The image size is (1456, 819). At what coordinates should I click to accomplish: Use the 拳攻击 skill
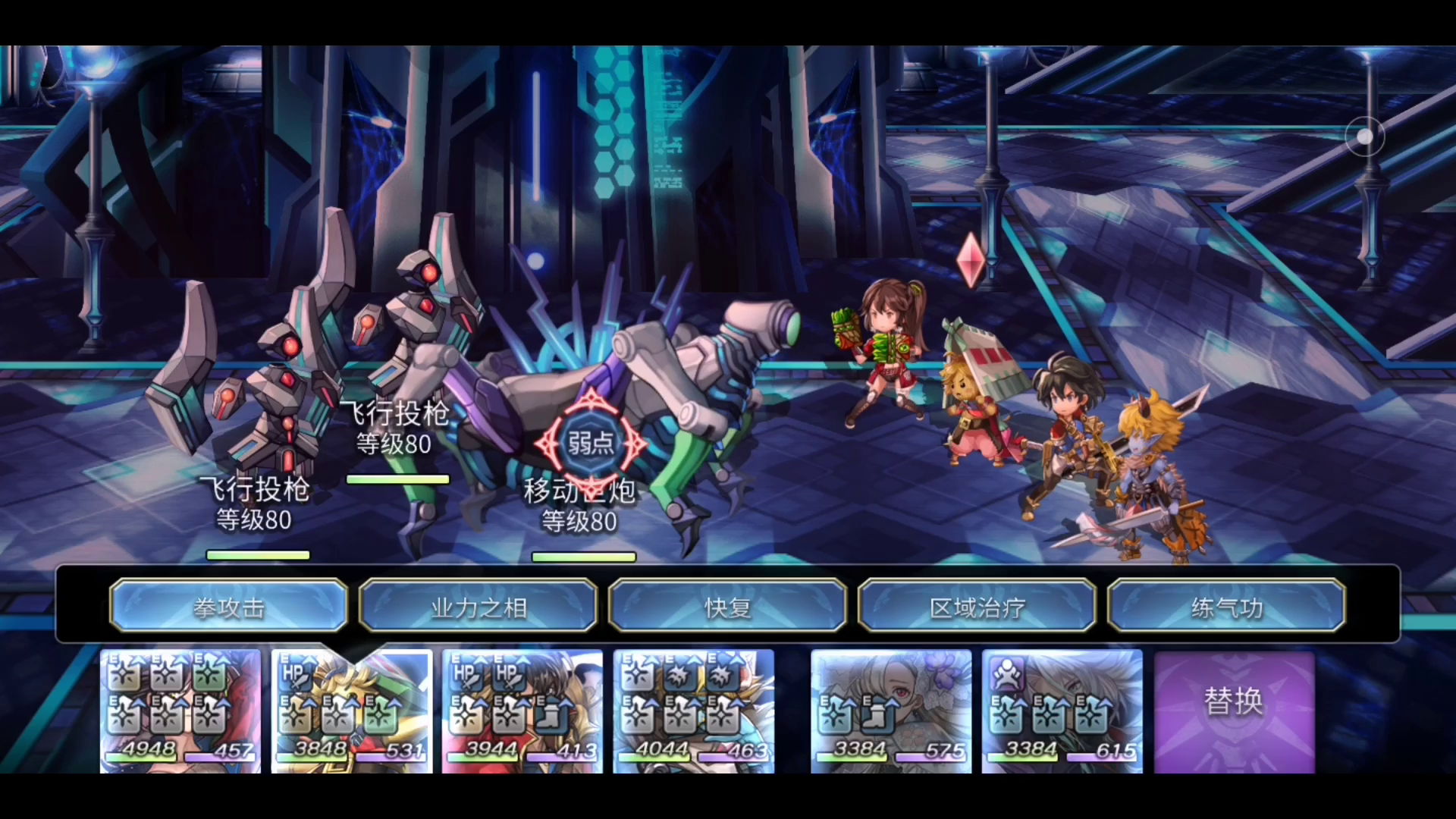coord(228,606)
